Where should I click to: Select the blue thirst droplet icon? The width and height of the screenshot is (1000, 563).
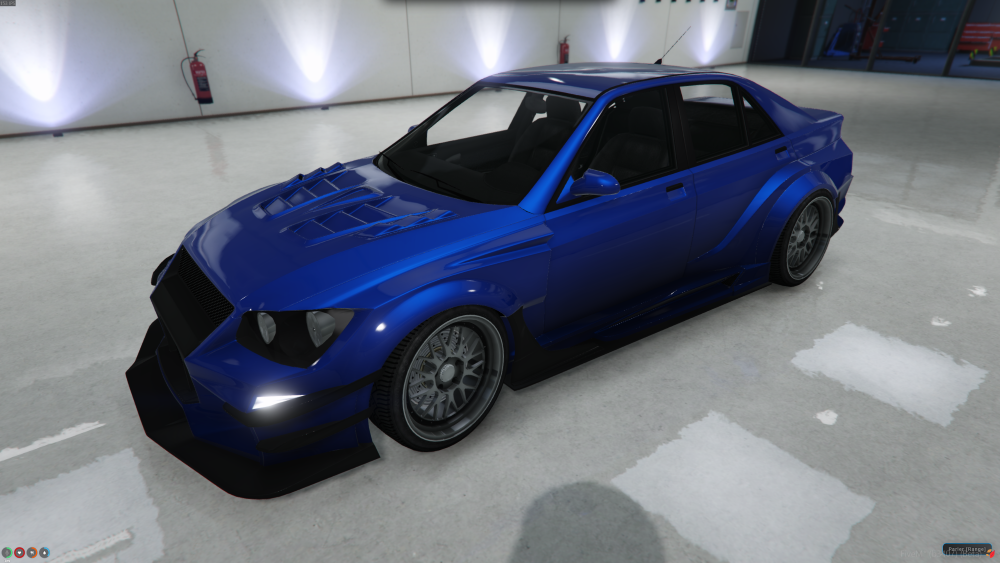click(x=44, y=551)
